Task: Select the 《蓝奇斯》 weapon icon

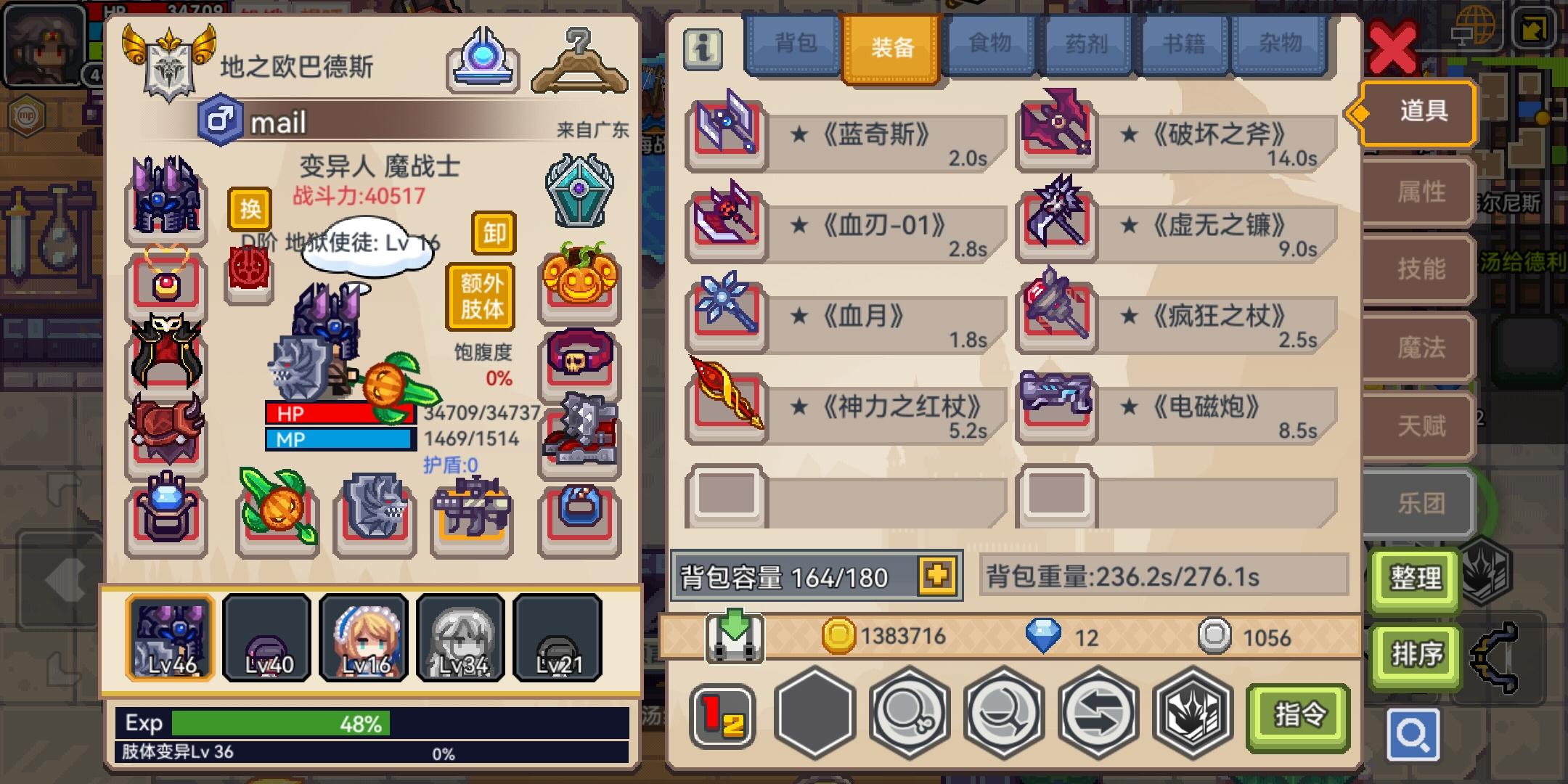Action: pos(726,136)
